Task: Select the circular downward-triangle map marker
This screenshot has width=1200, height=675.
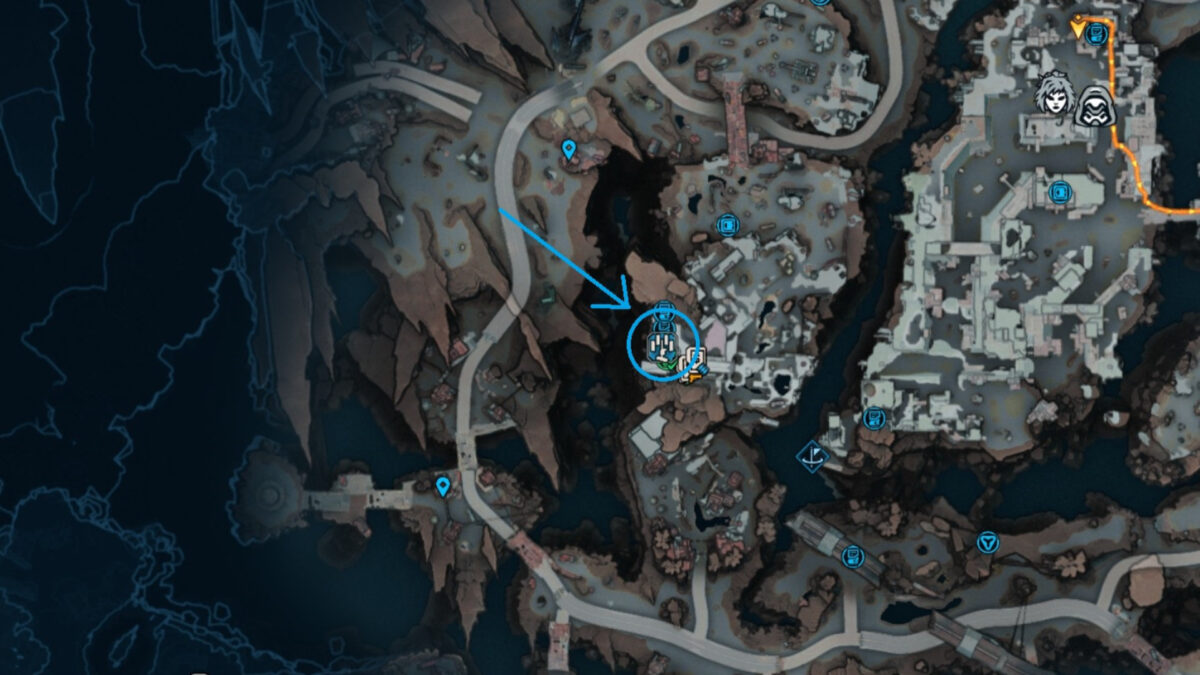Action: (x=988, y=542)
